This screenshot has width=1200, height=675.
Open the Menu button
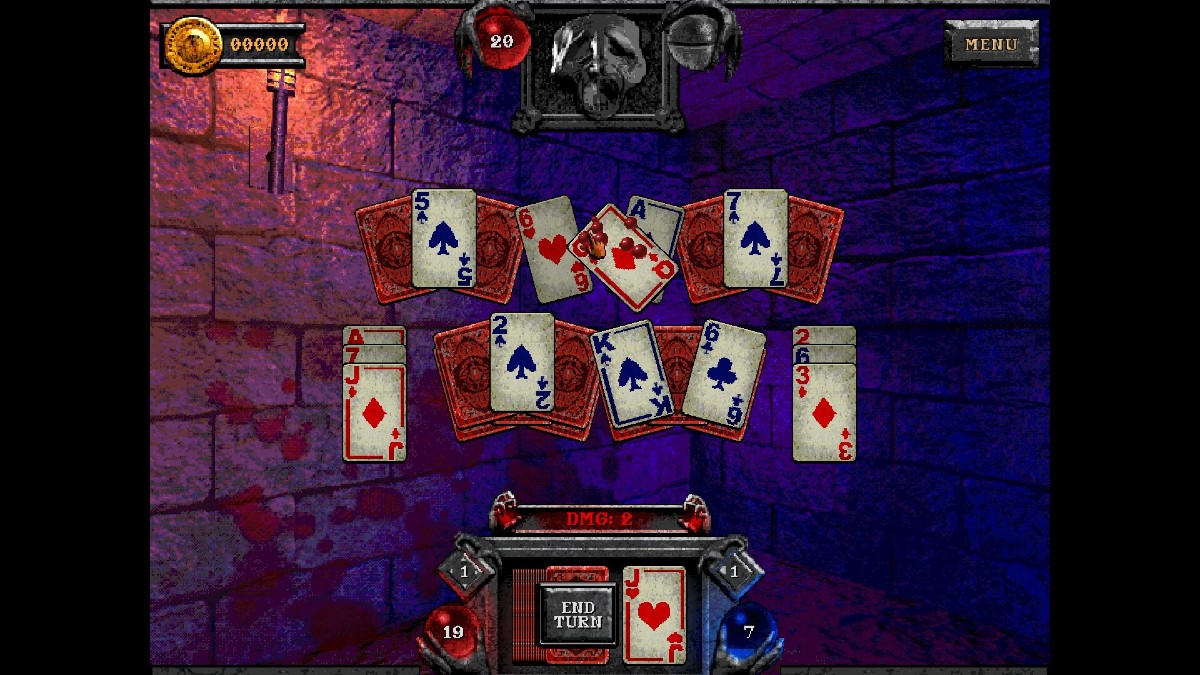pos(991,44)
